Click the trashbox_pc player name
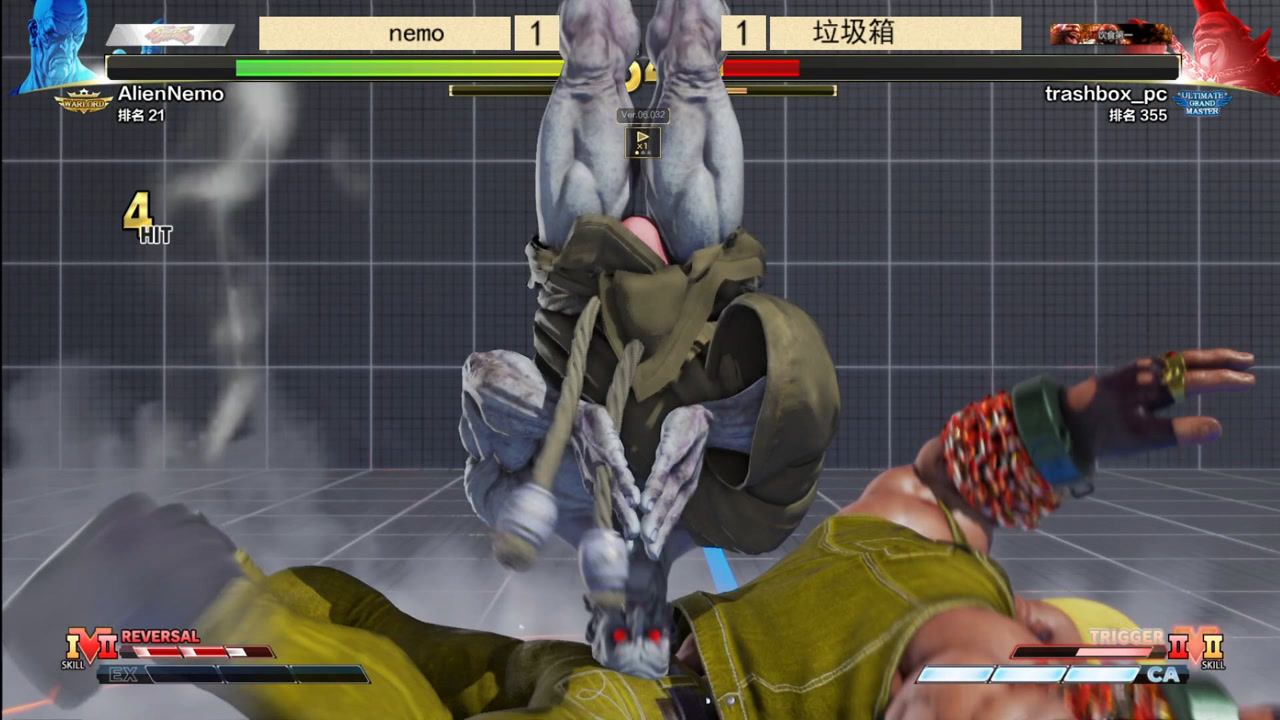Viewport: 1280px width, 720px height. point(1105,93)
